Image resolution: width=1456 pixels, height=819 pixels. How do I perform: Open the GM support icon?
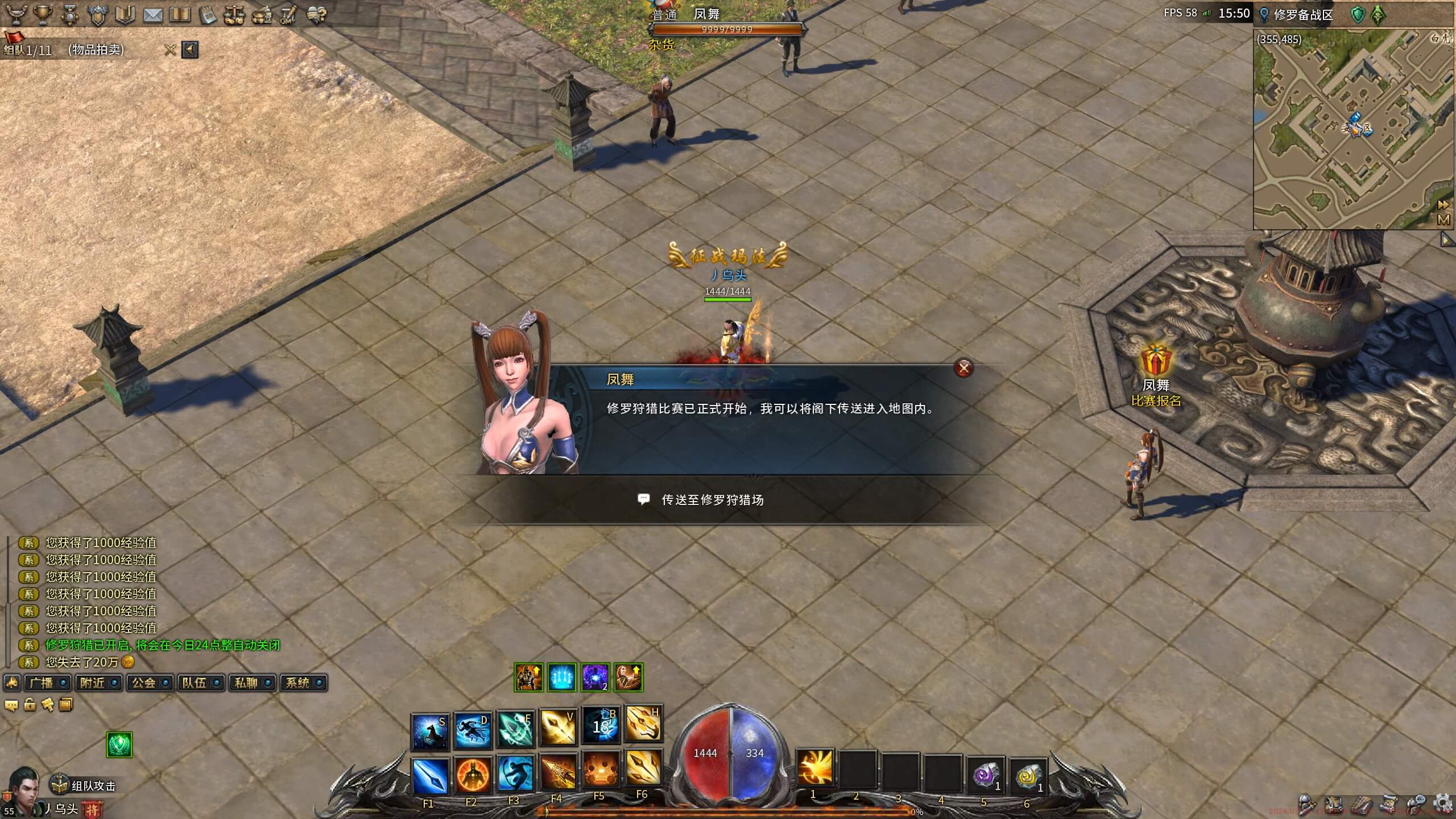coord(288,15)
